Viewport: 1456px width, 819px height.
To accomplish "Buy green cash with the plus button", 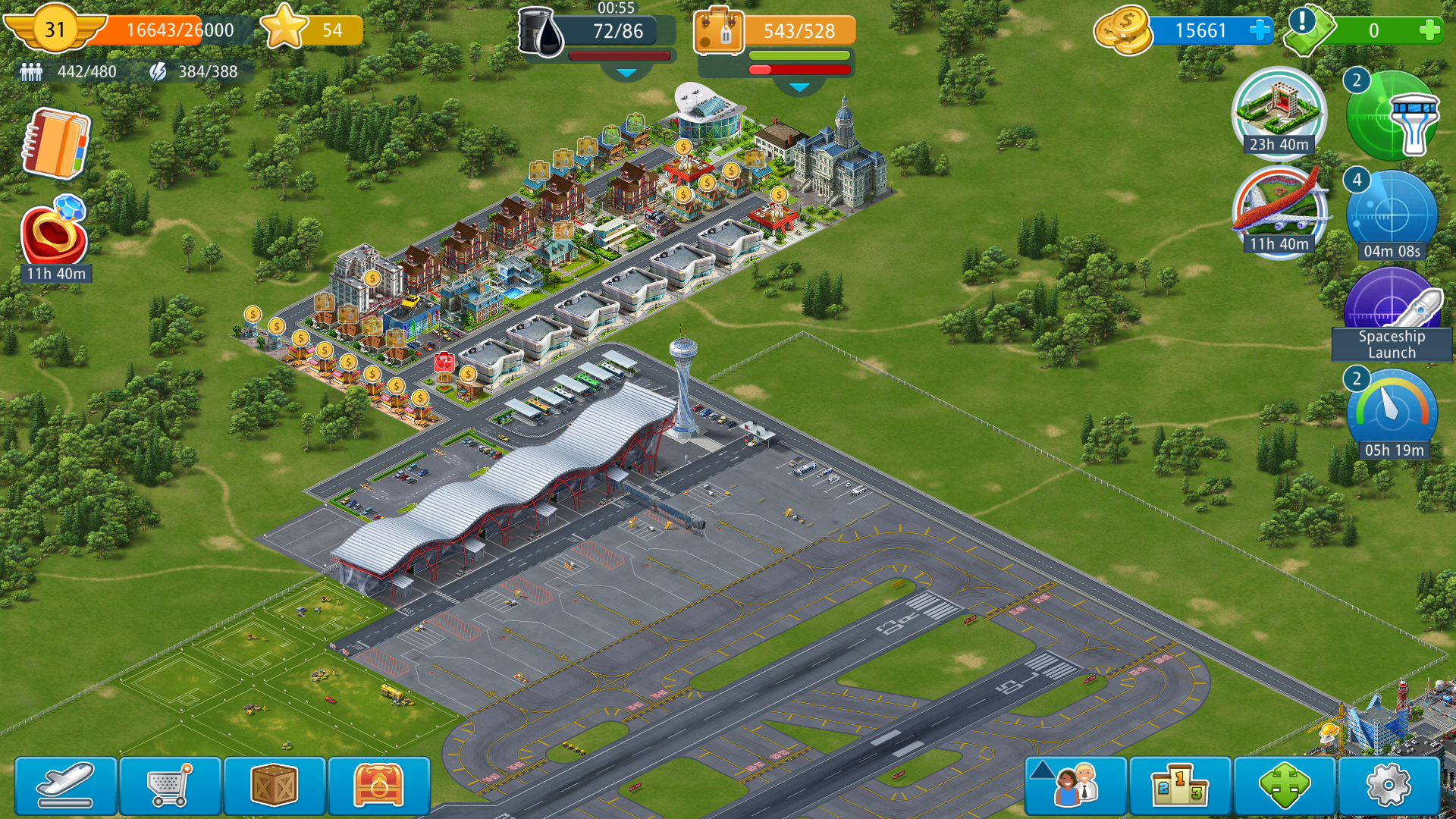I will 1429,31.
